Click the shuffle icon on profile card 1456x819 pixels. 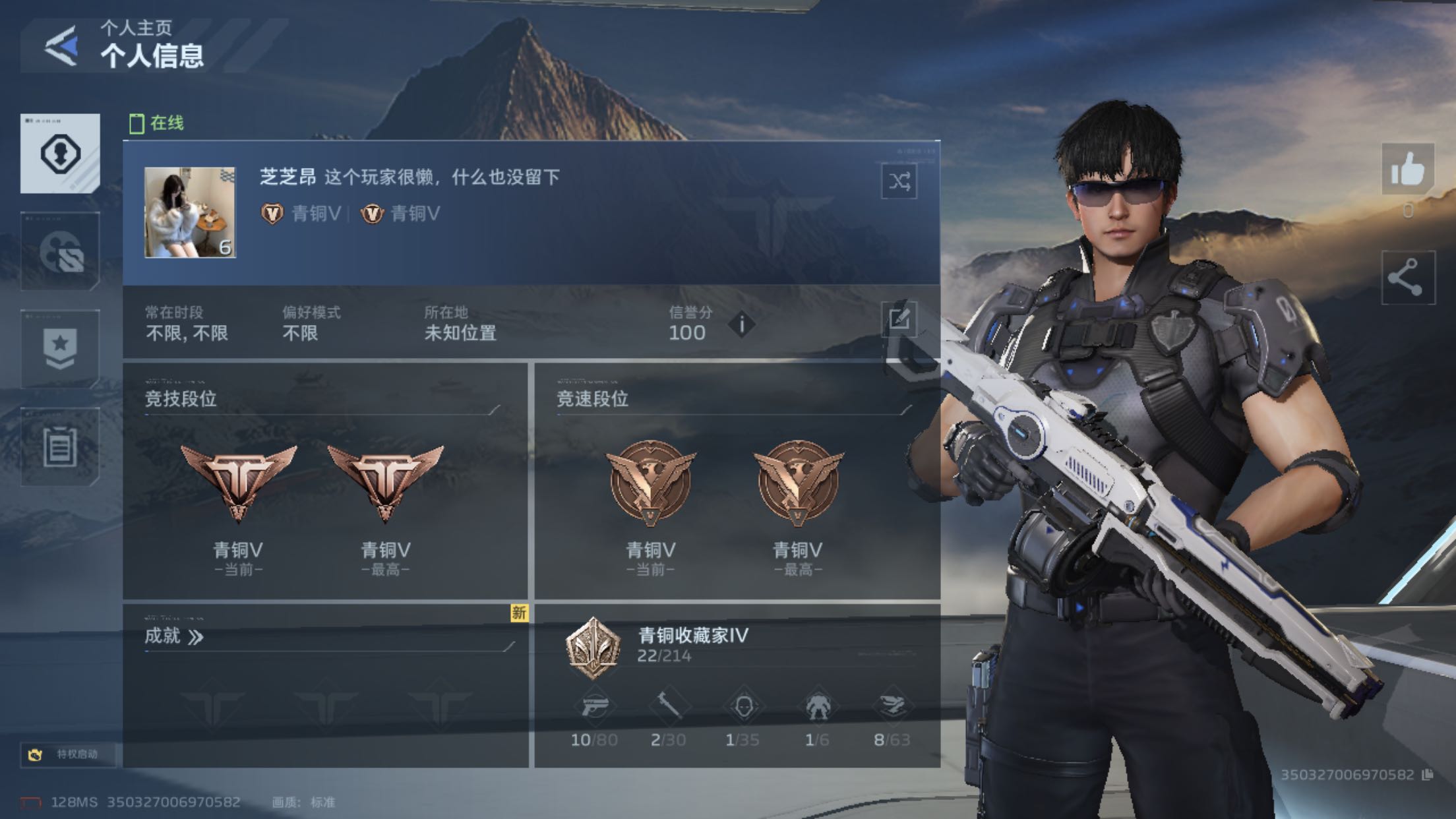899,181
